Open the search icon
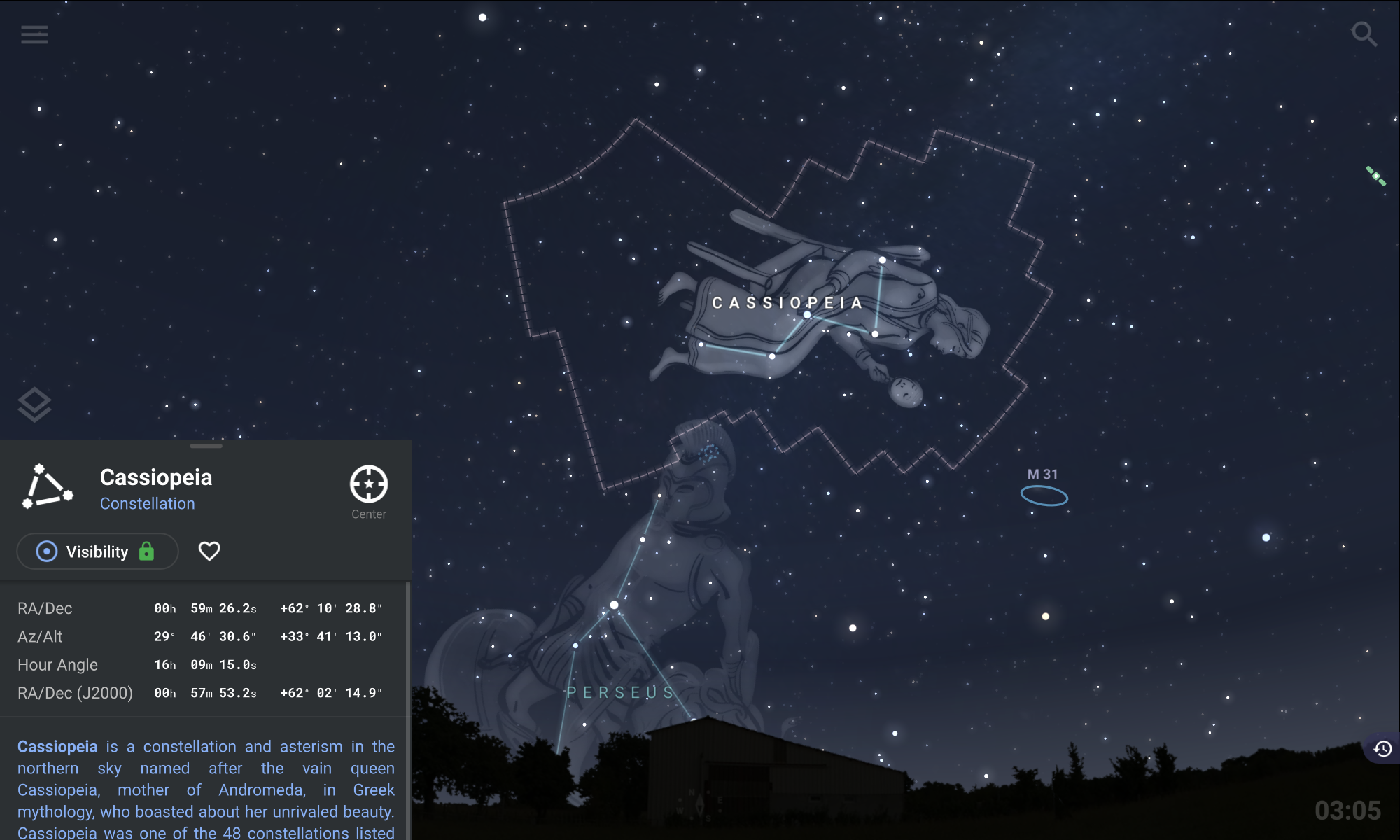 point(1364,35)
